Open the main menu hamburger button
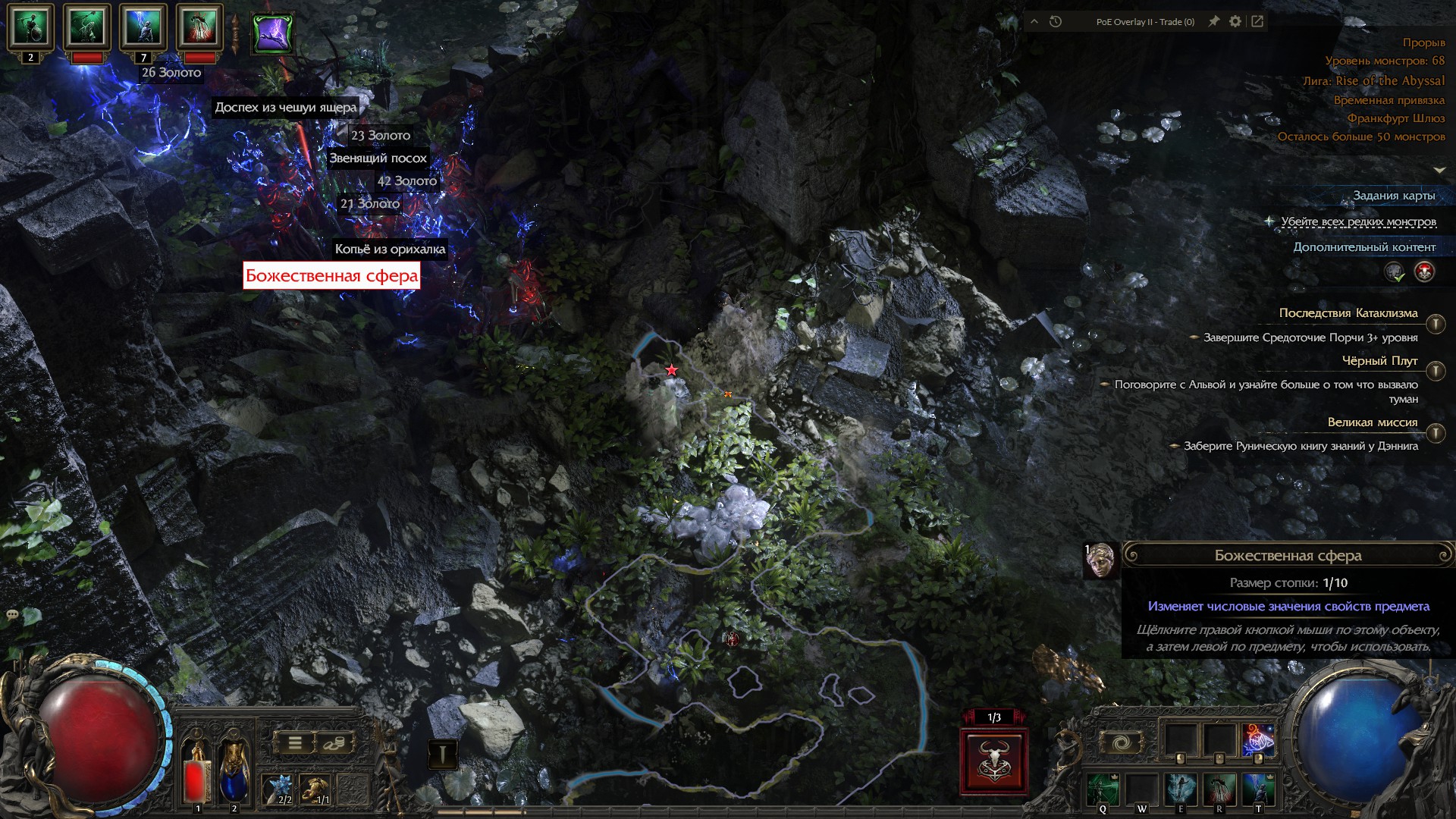 pos(295,743)
